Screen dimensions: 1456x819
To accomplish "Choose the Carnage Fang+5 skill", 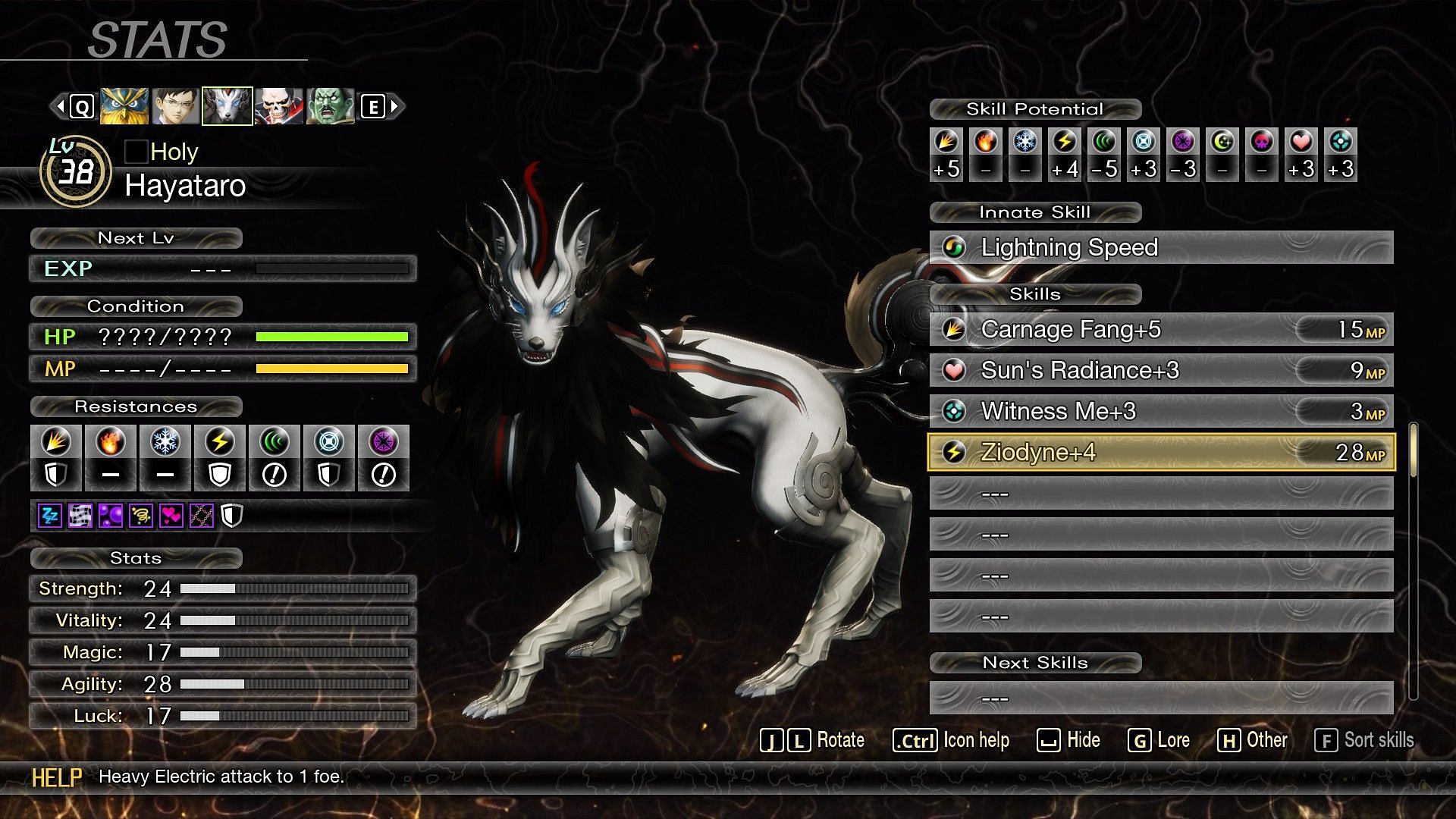I will 1160,329.
